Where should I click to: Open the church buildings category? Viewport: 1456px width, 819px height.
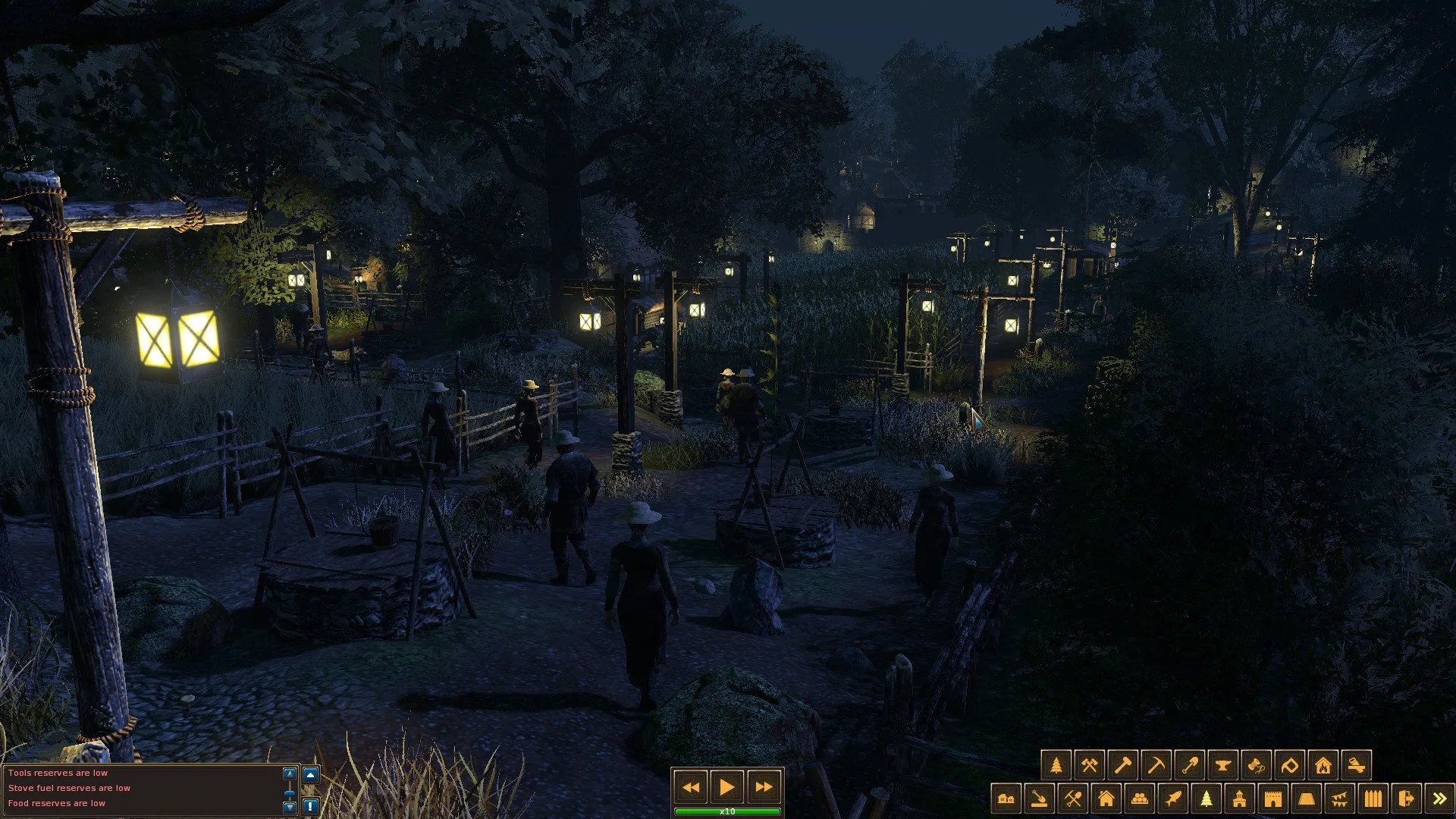click(x=1239, y=797)
